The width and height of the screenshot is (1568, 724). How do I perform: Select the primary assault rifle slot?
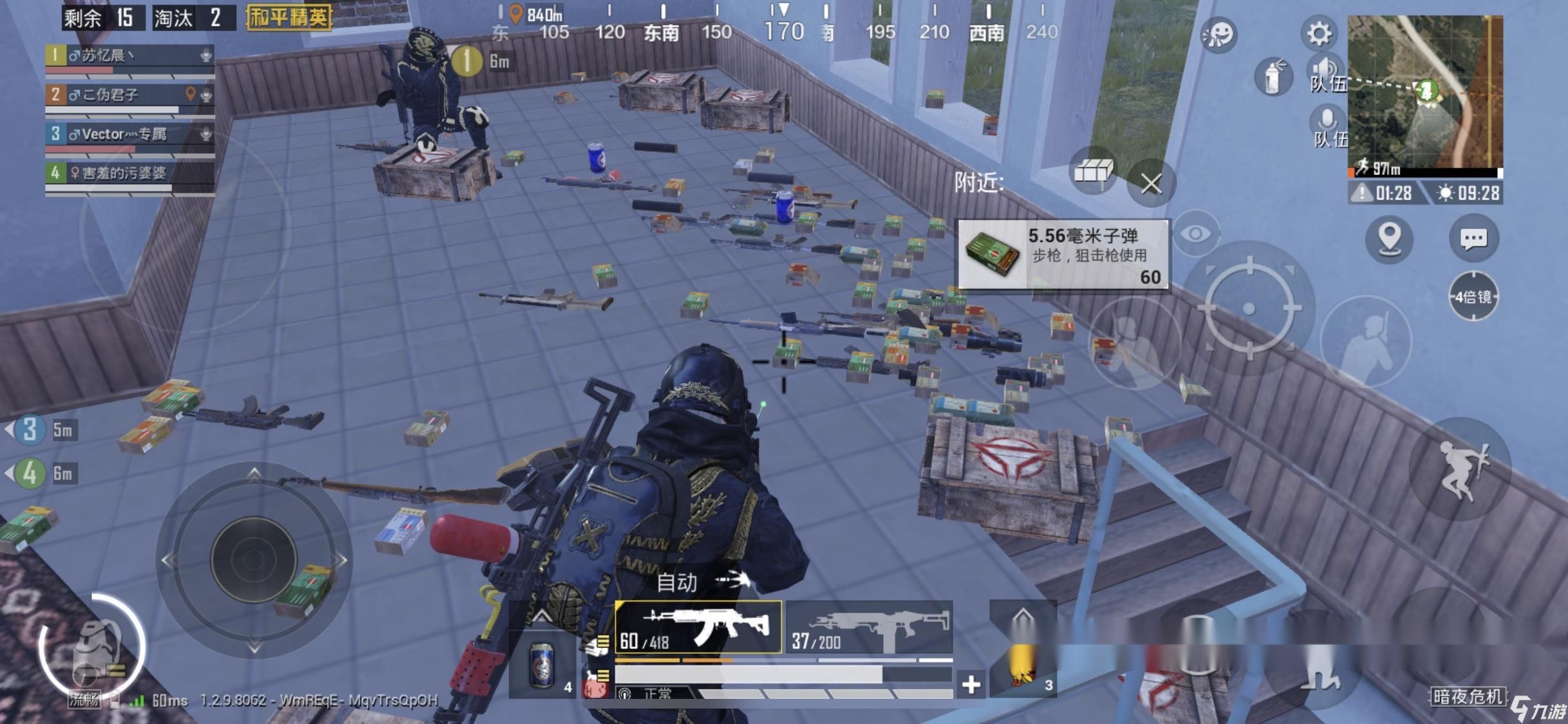(x=698, y=627)
